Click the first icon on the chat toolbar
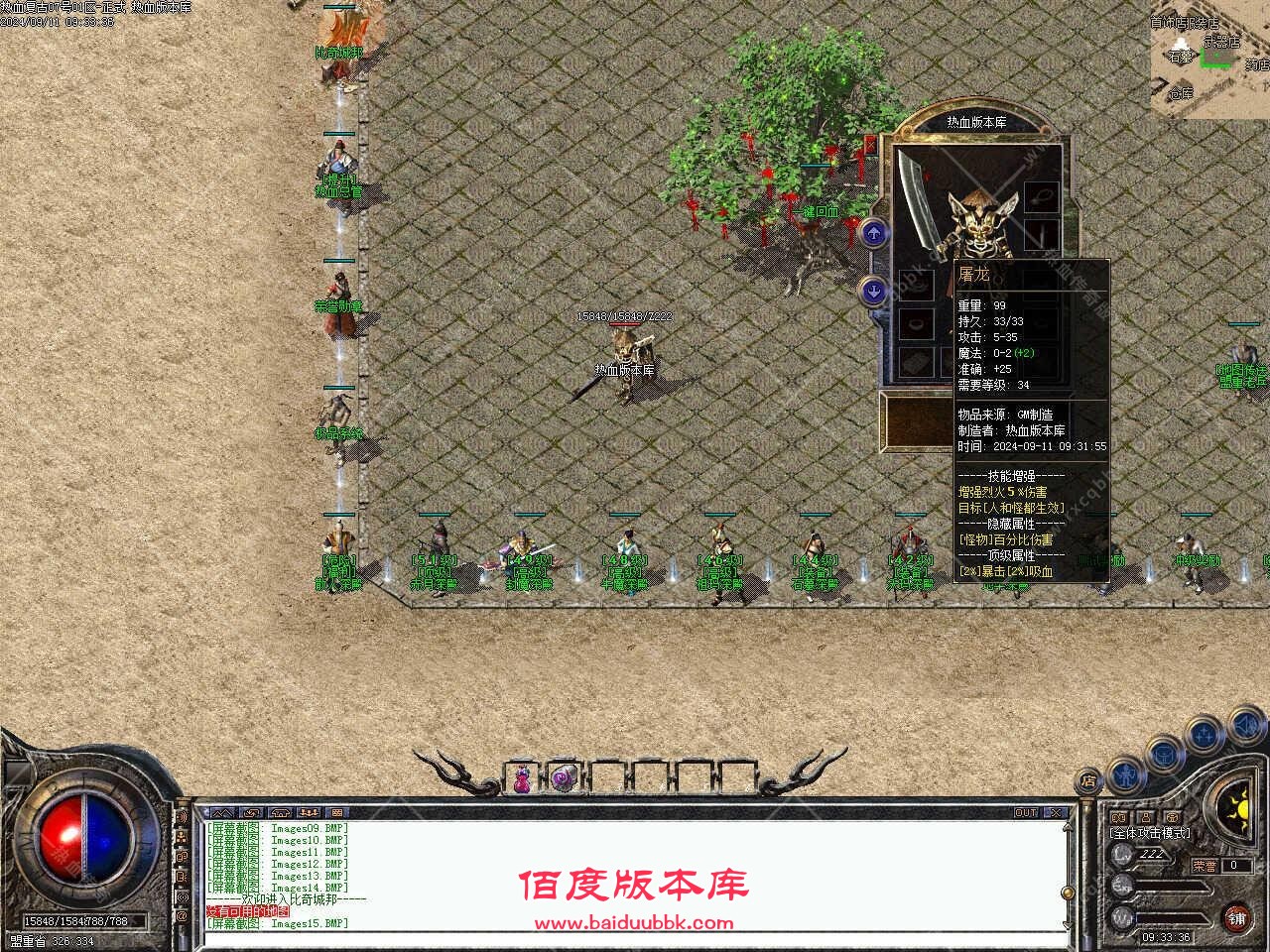 [x=223, y=812]
